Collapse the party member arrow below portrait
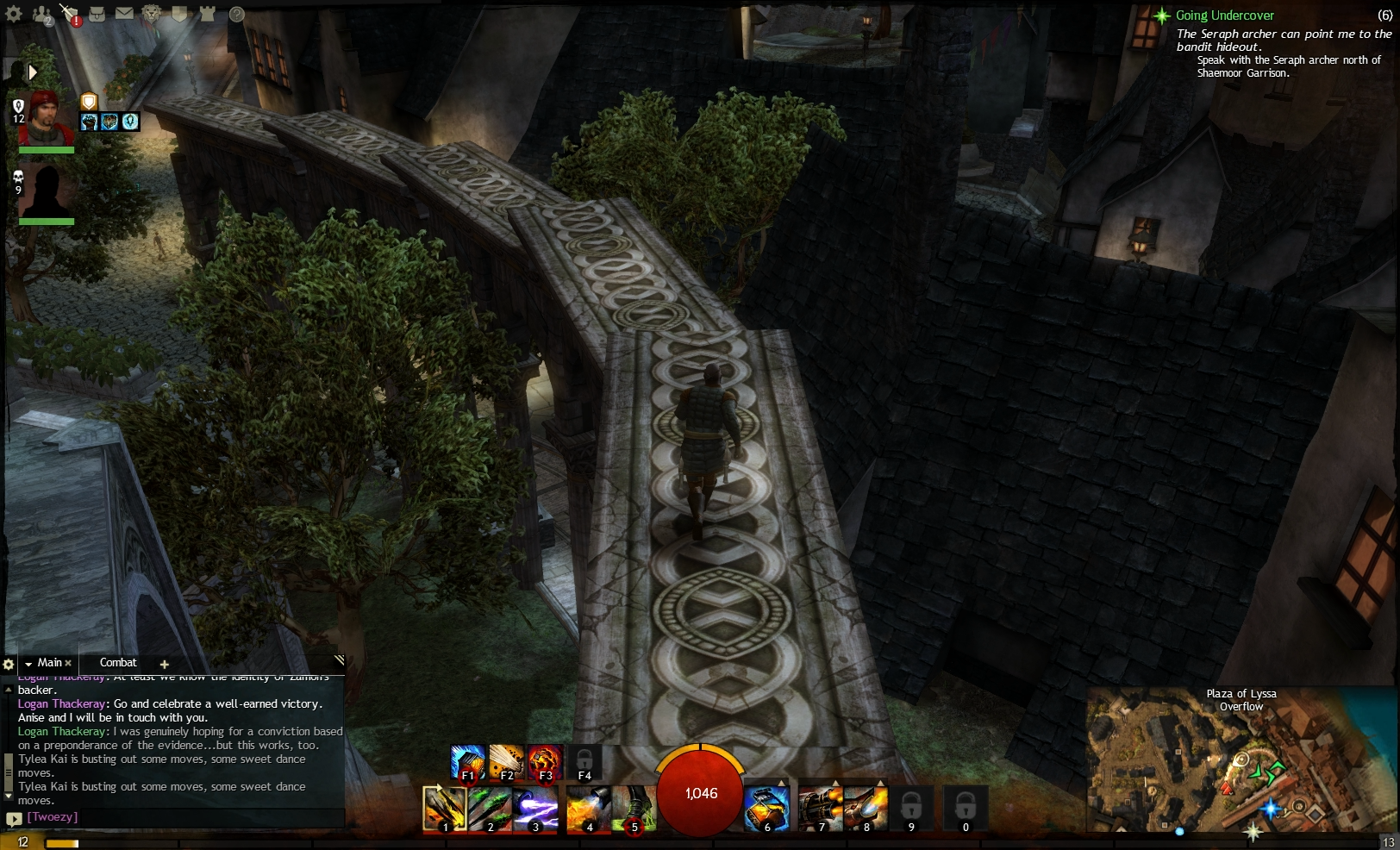This screenshot has width=1400, height=850. point(33,72)
